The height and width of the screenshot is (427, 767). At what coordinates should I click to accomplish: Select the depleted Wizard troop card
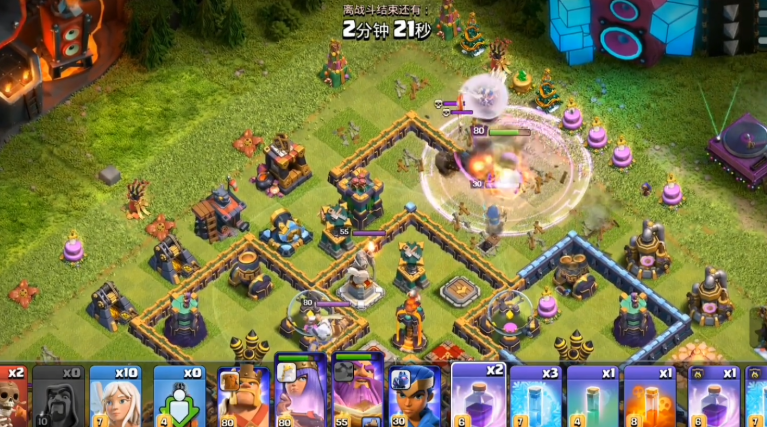click(x=58, y=396)
